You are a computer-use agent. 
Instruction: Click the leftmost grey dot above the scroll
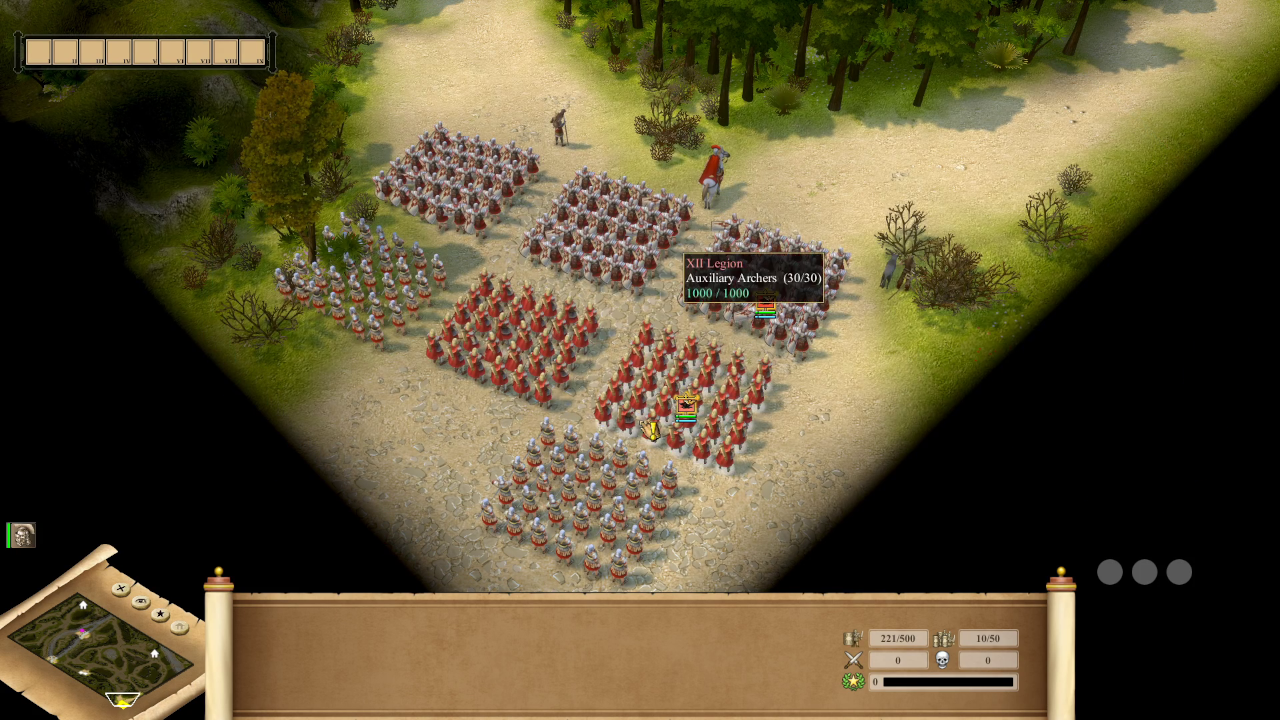click(1110, 572)
